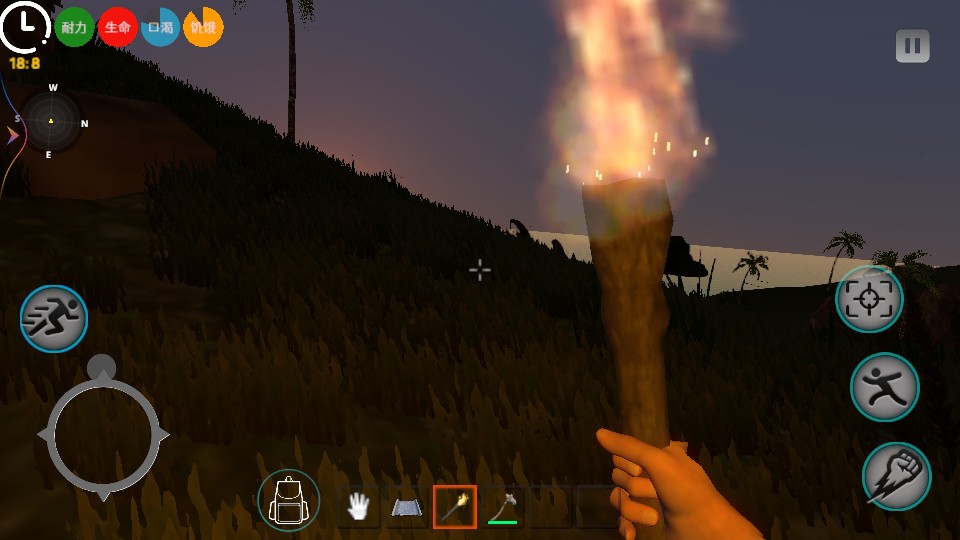The image size is (960, 540).
Task: Choose the metal sheet hotbar slot
Action: [407, 507]
